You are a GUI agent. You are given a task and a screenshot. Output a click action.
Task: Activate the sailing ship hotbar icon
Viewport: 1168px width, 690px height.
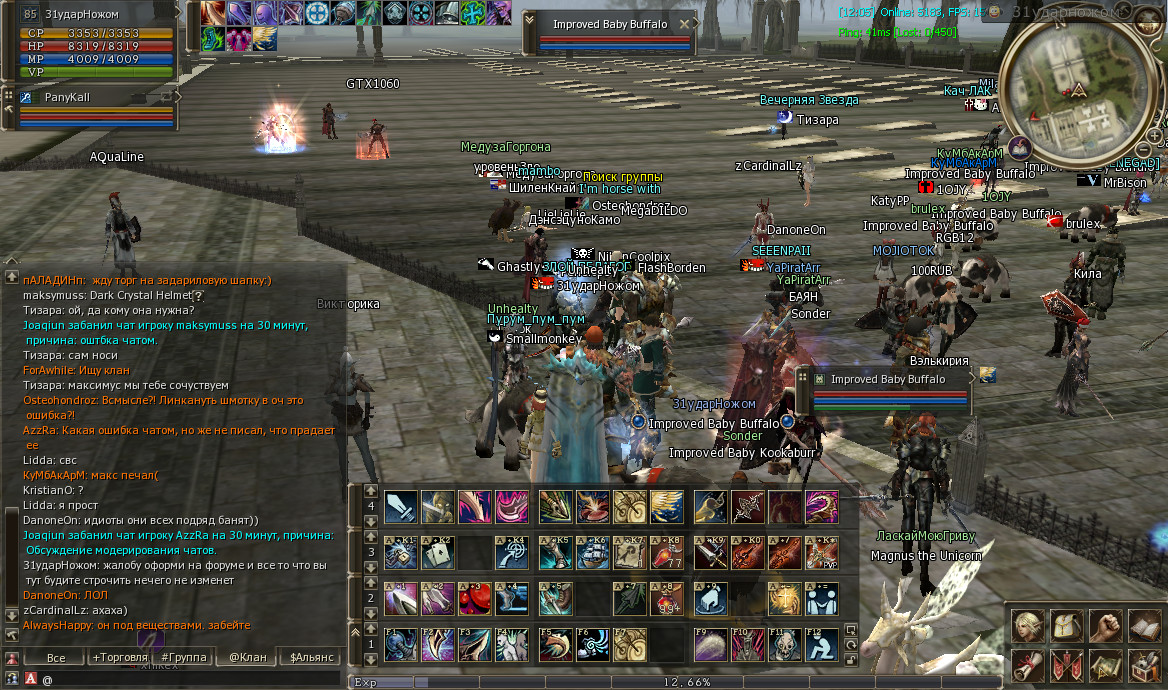point(593,552)
